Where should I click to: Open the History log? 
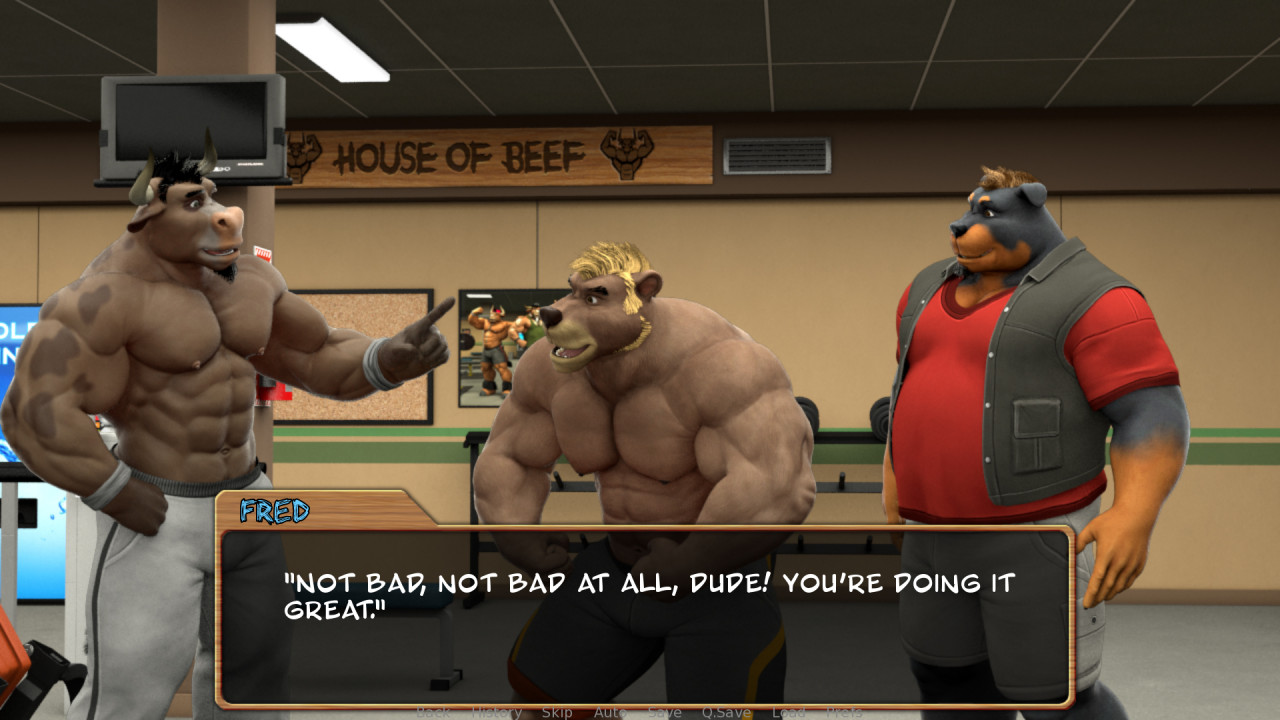pyautogui.click(x=495, y=712)
